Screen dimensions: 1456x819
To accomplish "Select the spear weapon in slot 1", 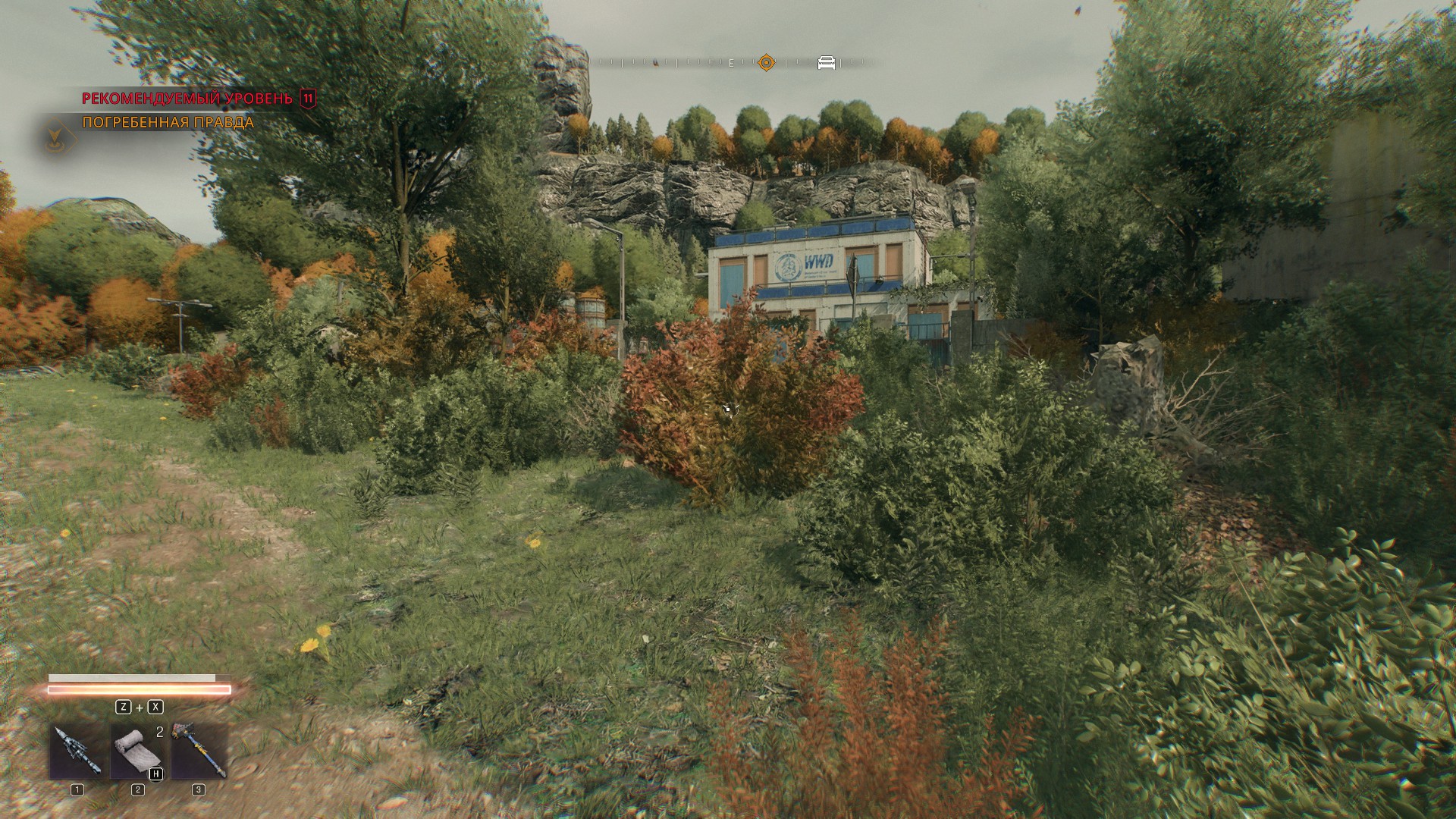I will click(77, 751).
